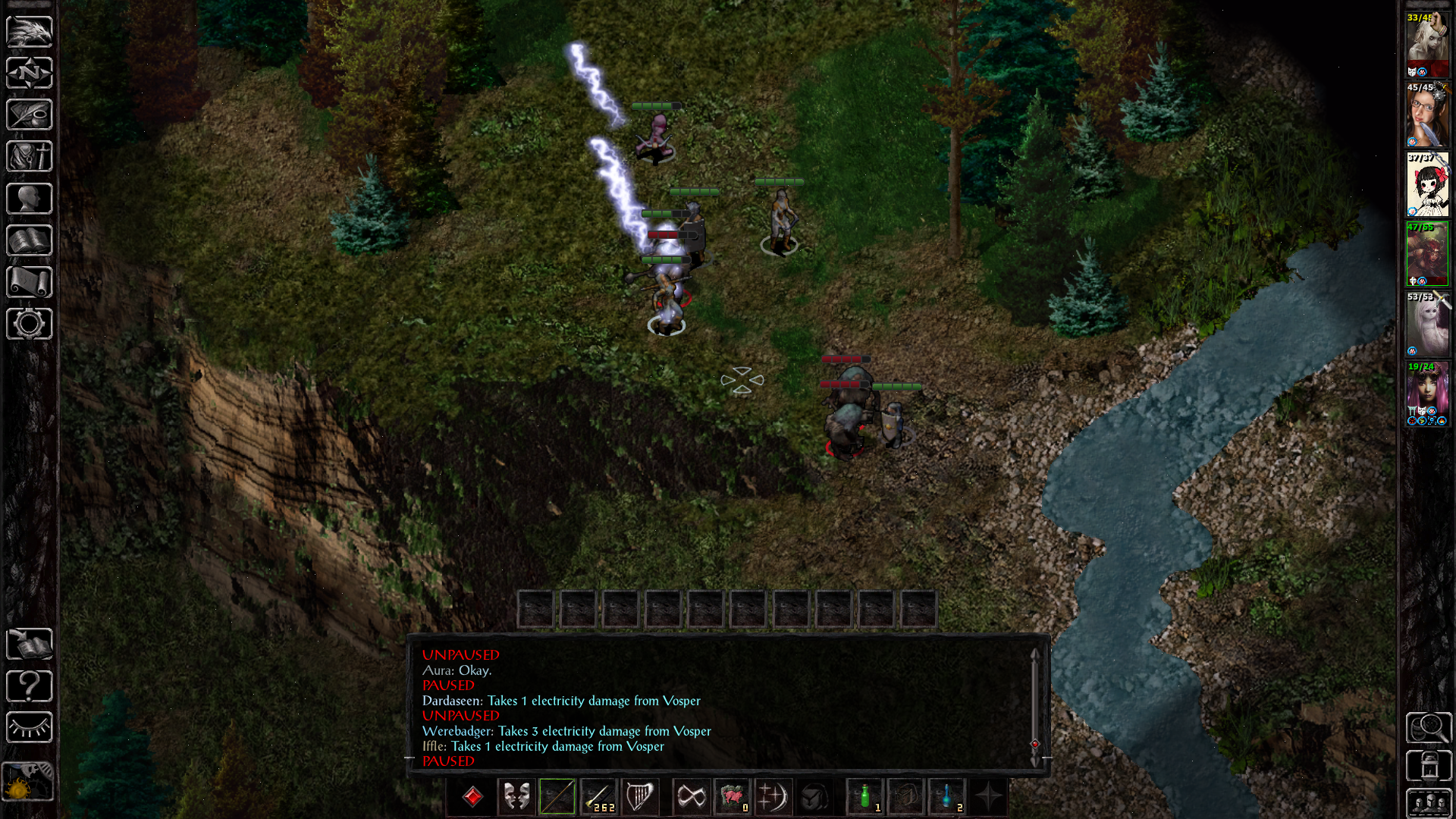Open the mage spellbook with the book icon
1456x819 pixels.
tap(29, 240)
